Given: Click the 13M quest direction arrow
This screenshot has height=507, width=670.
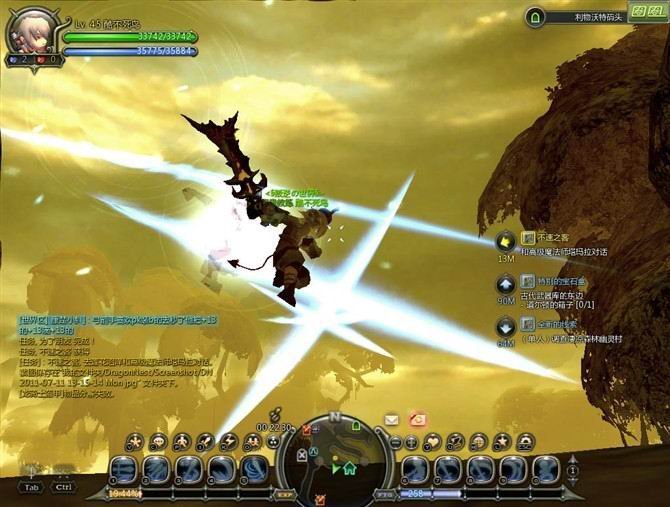Looking at the screenshot, I should (x=505, y=241).
